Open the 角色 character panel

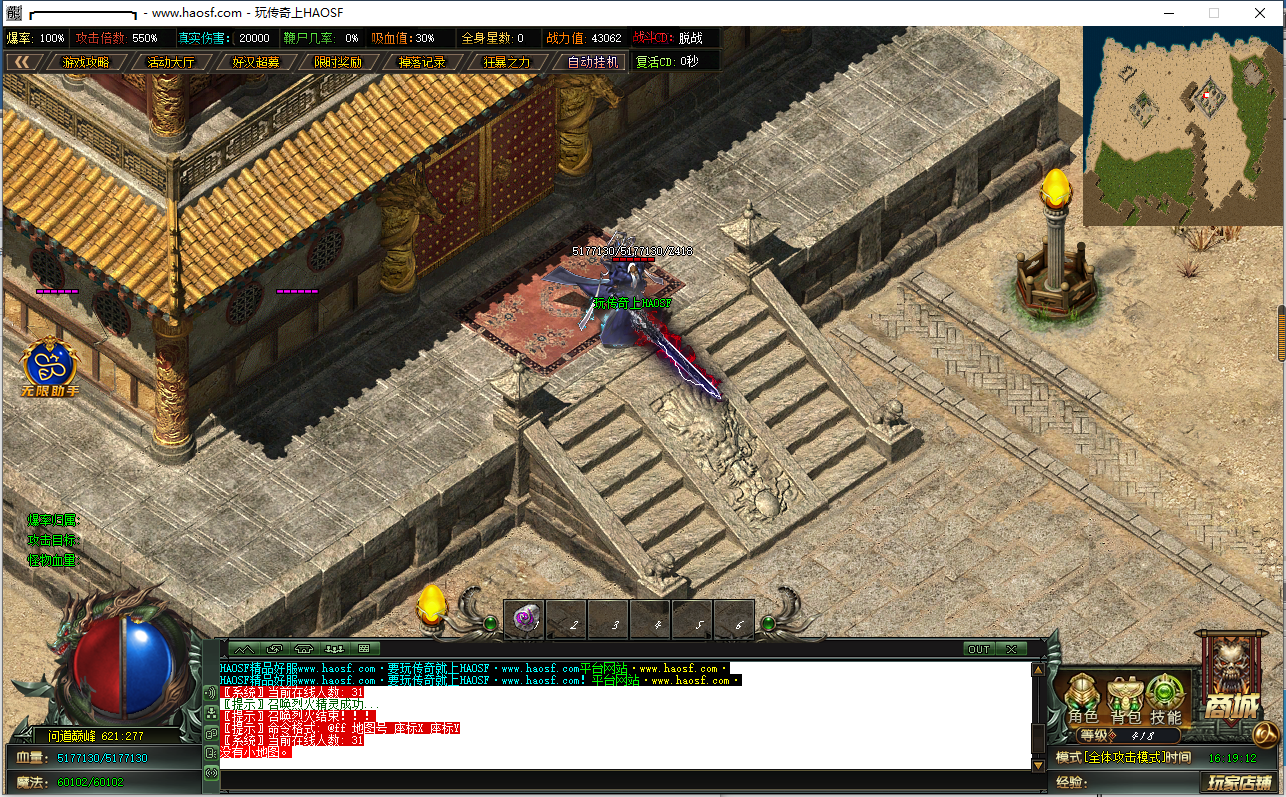coord(1083,699)
